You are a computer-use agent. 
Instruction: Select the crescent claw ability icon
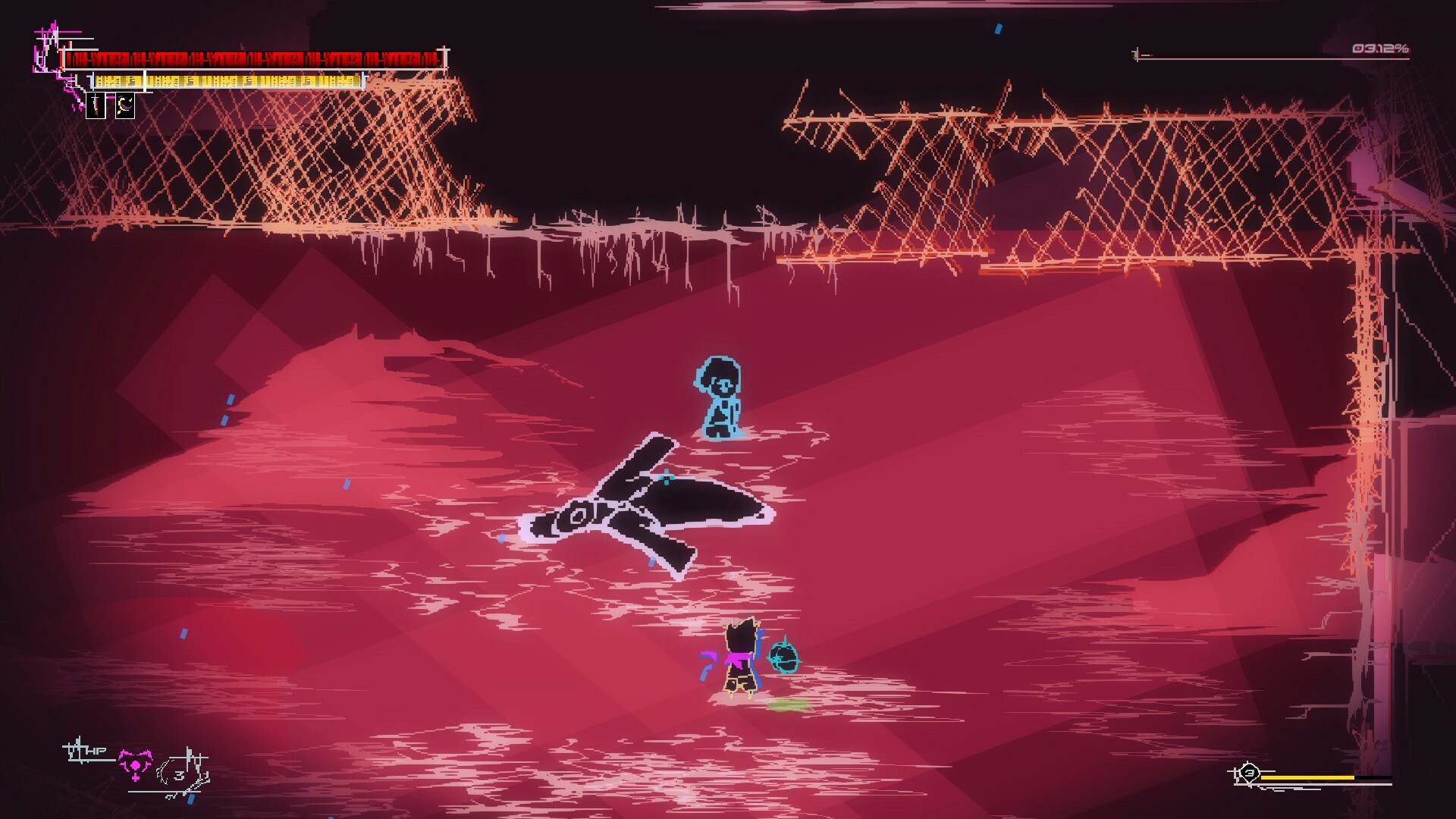125,106
